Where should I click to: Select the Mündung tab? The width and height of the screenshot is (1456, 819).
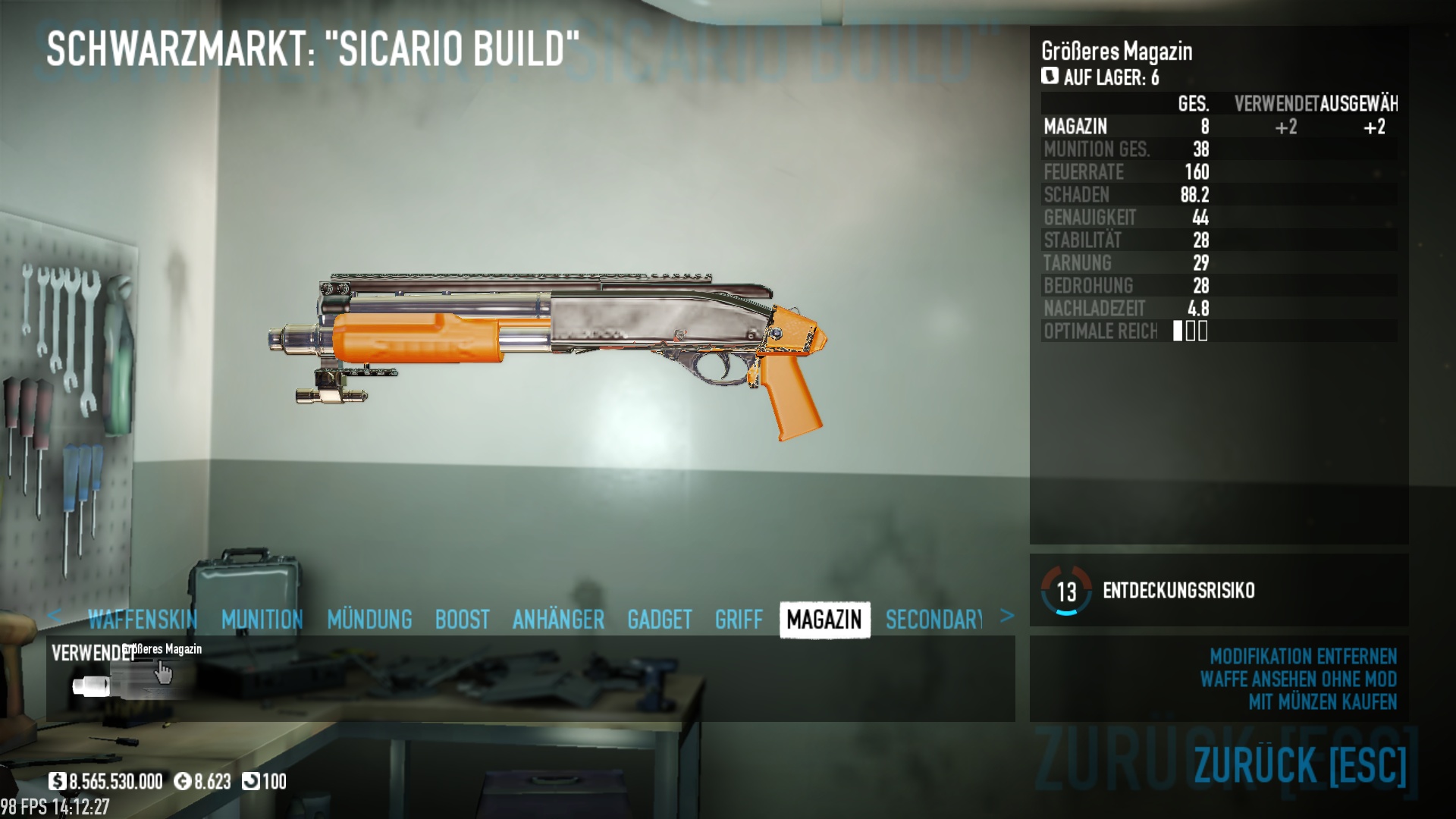(369, 620)
